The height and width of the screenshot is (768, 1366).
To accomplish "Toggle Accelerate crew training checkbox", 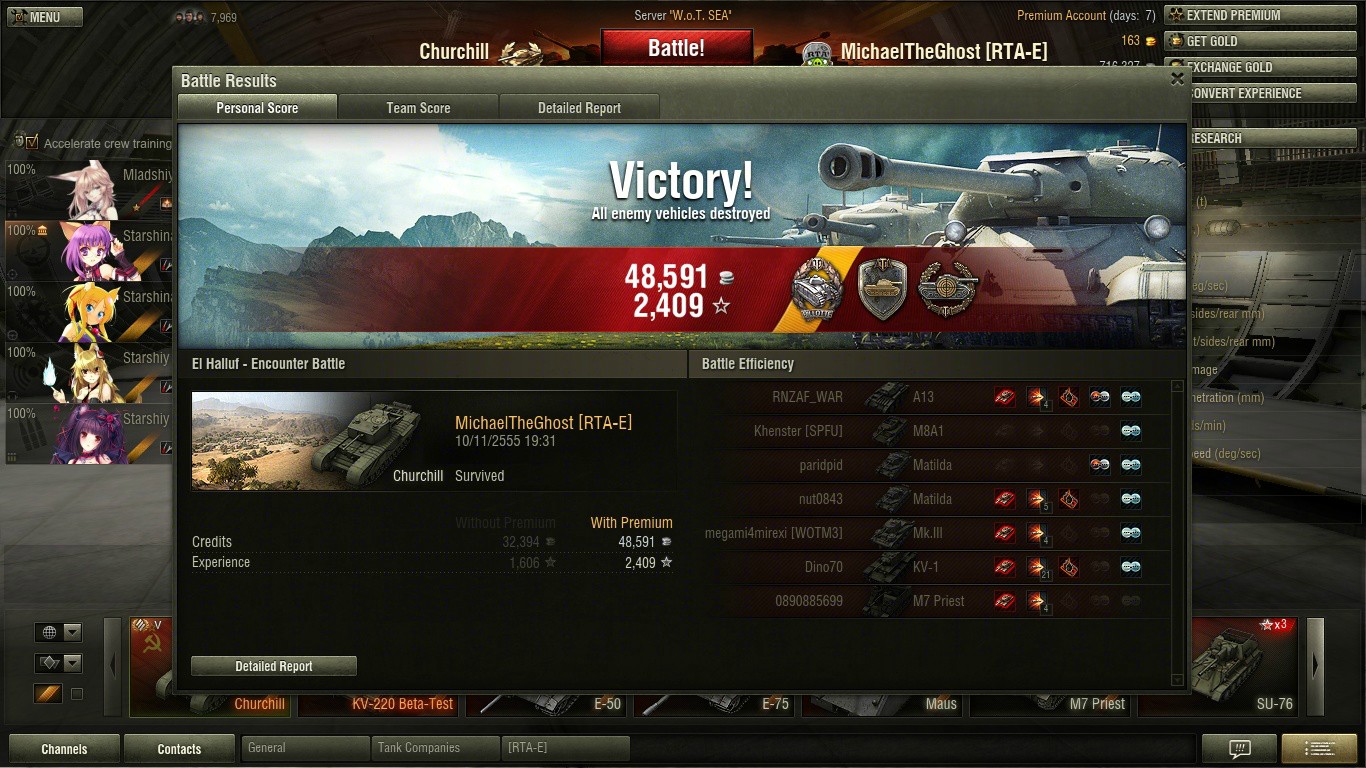I will pos(33,143).
